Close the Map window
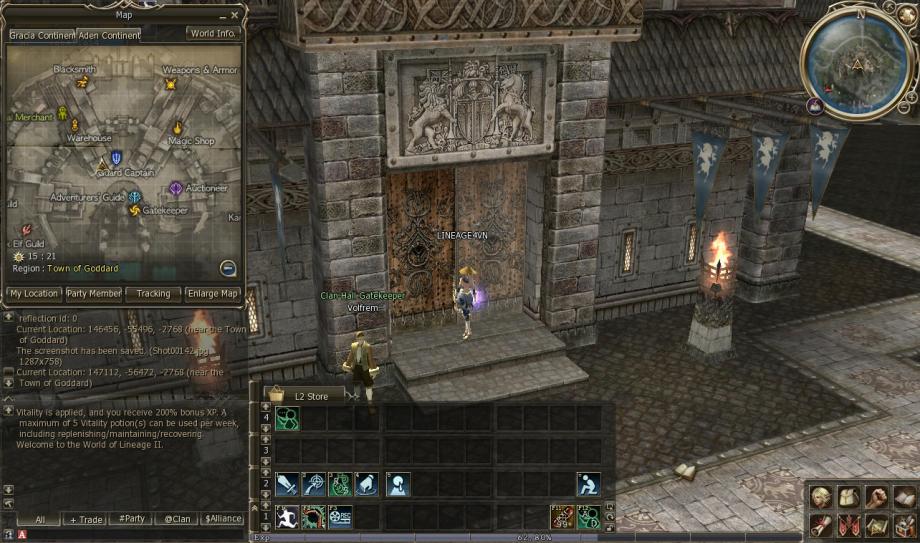 click(235, 15)
